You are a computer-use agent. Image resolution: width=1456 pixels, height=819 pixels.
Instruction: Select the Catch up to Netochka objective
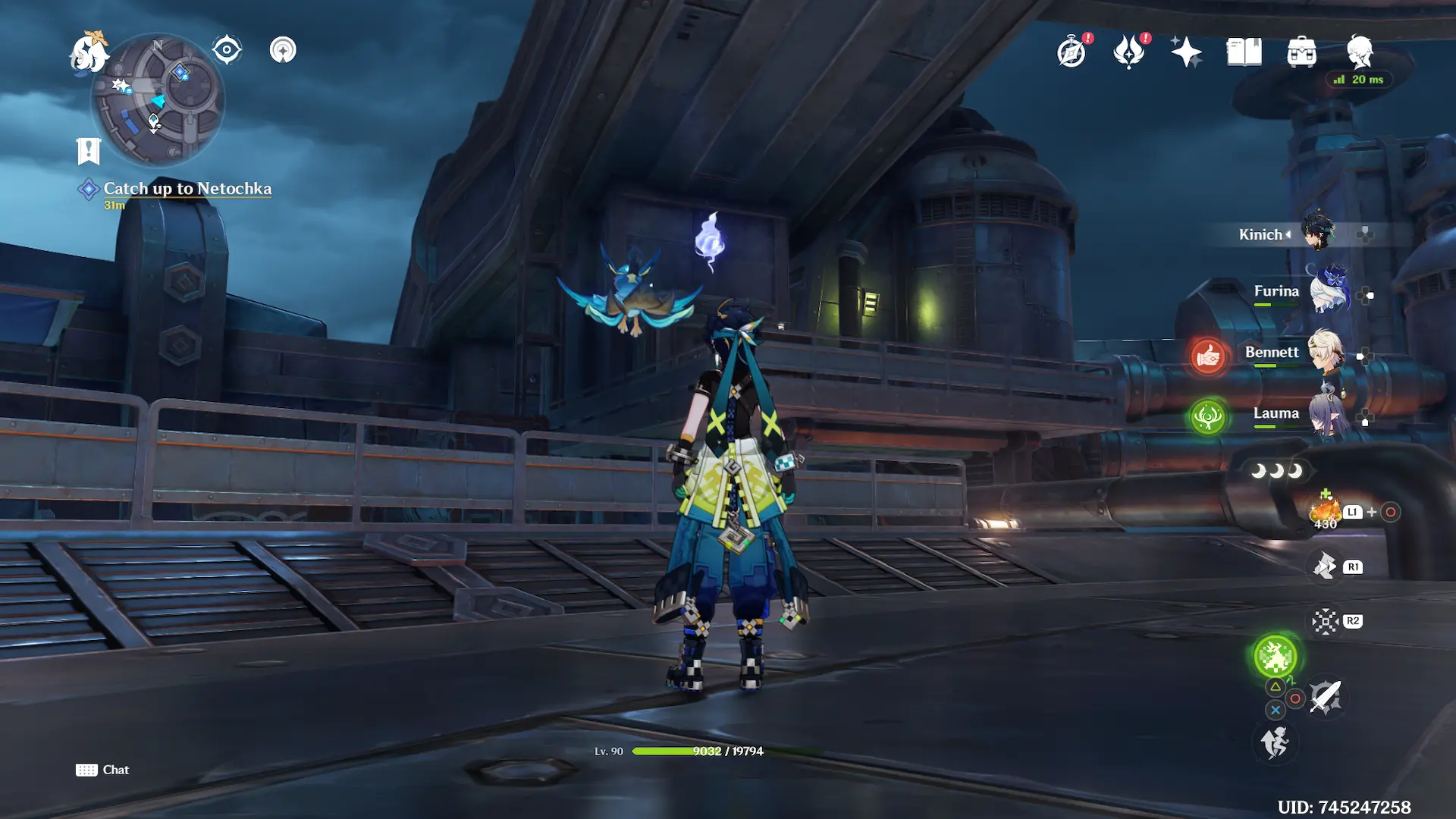187,189
